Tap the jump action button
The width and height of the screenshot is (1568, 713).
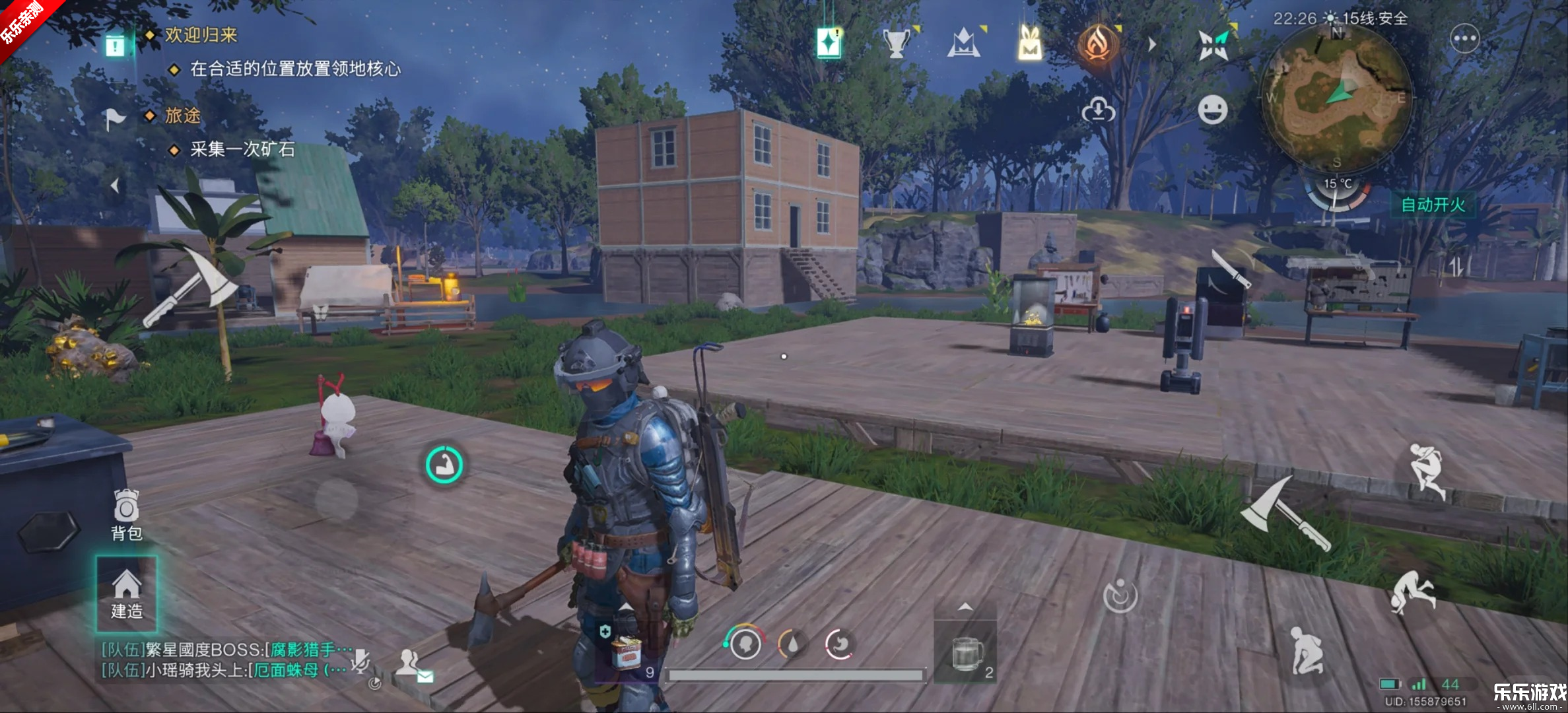[1426, 470]
